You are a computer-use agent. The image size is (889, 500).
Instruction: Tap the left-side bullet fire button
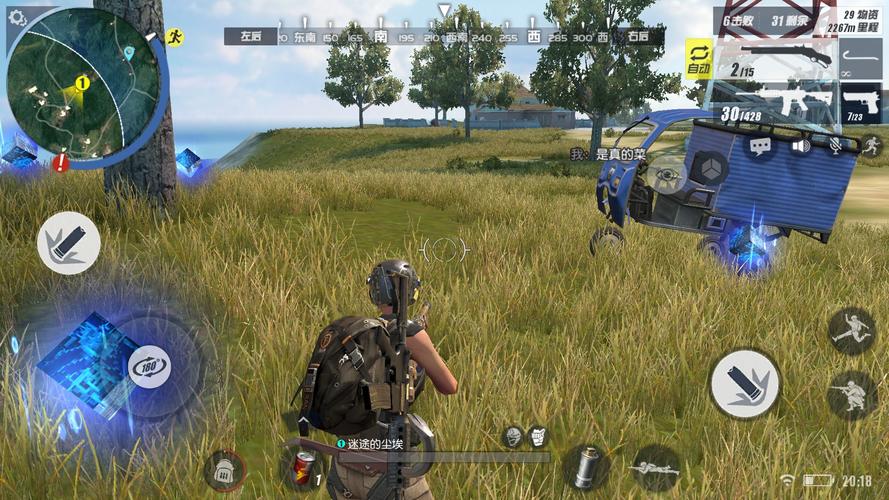click(68, 243)
